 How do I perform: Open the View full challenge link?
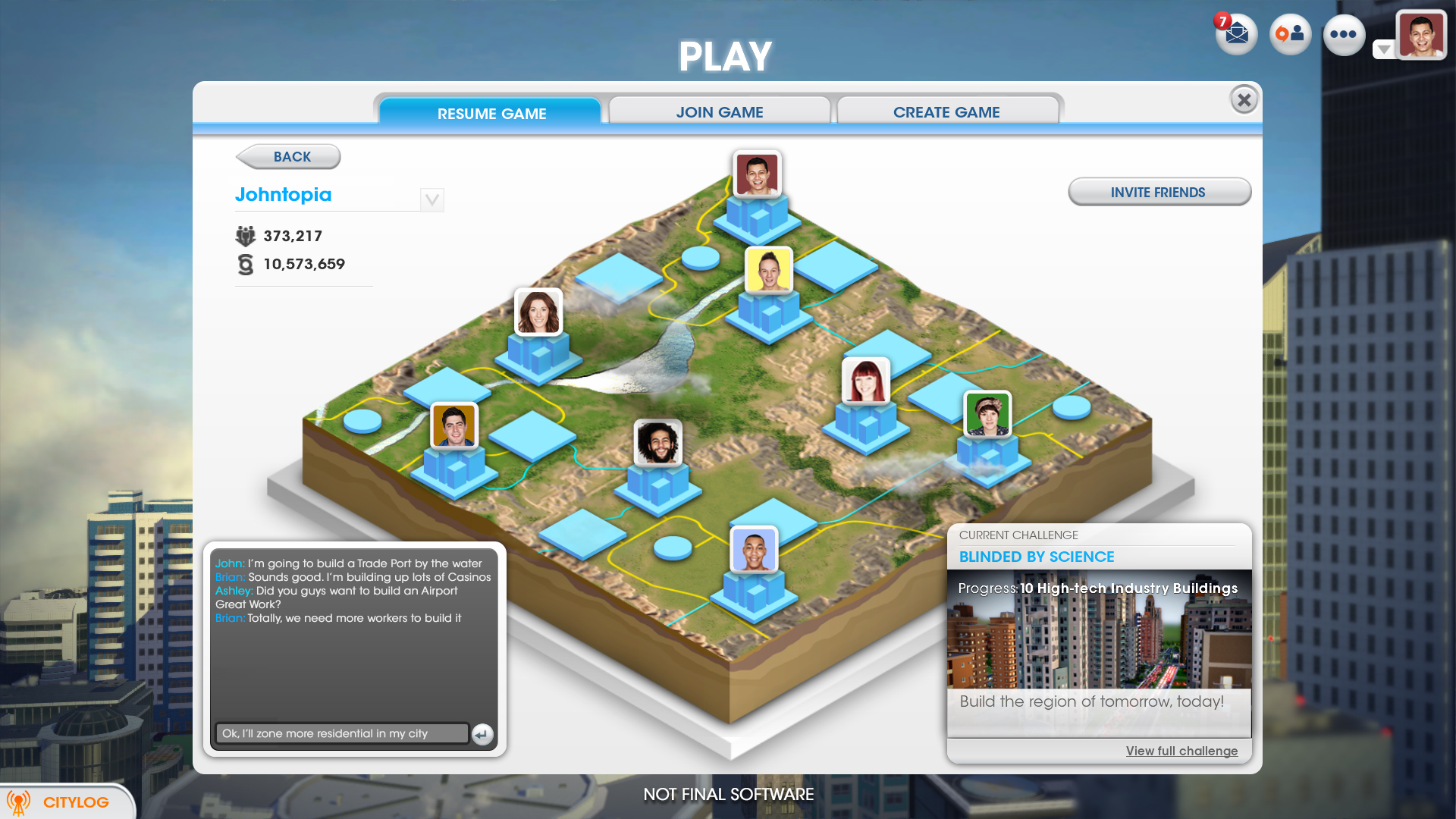click(x=1181, y=750)
